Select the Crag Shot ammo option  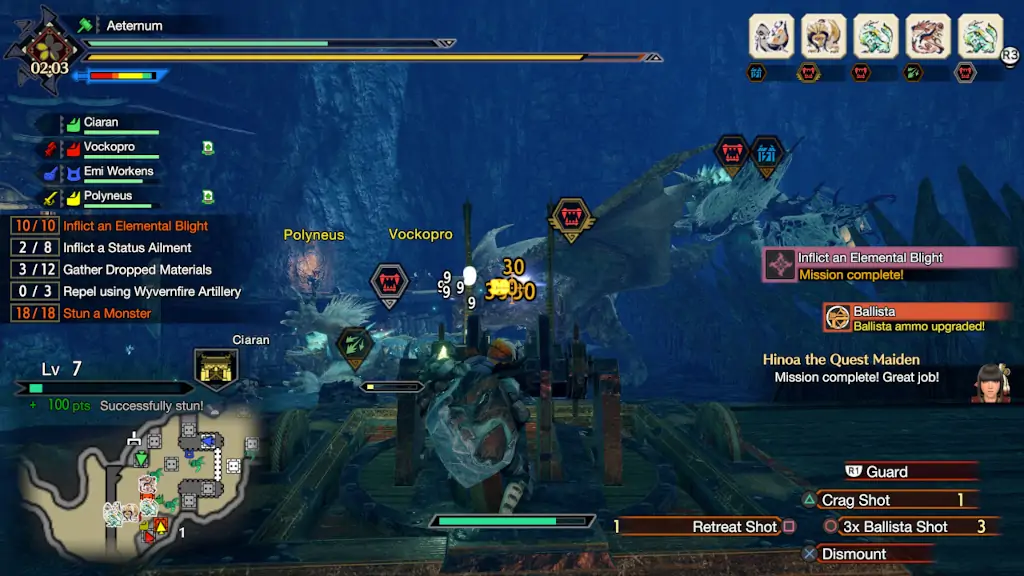click(x=856, y=500)
